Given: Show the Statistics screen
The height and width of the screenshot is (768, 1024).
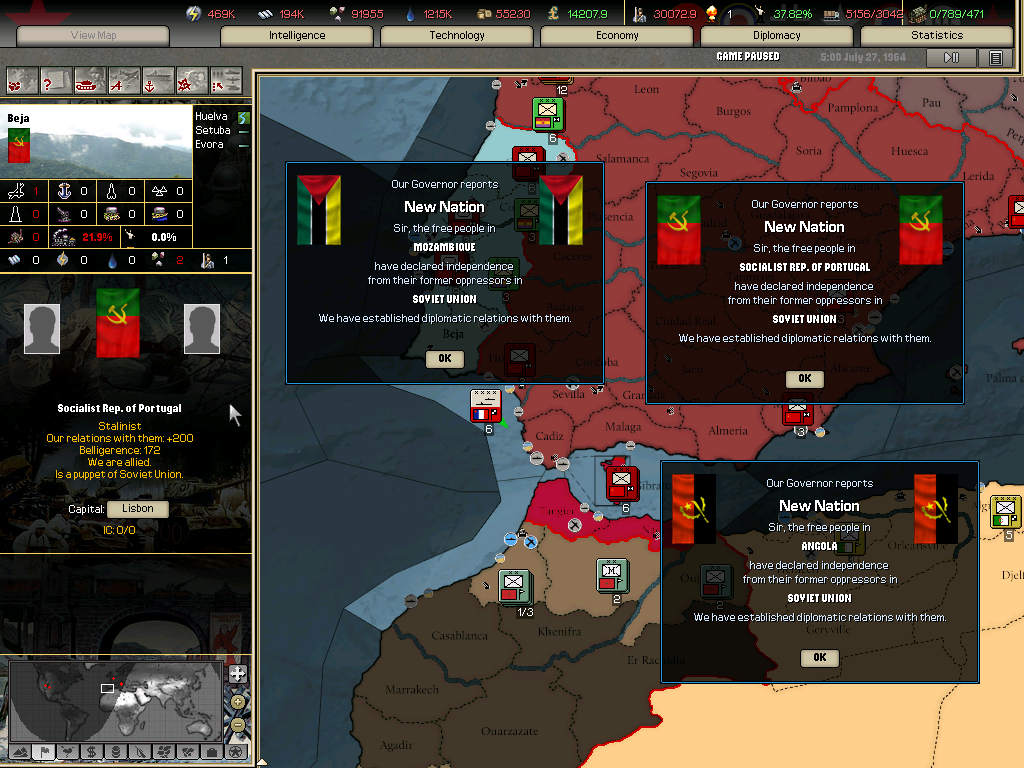Looking at the screenshot, I should [x=937, y=36].
